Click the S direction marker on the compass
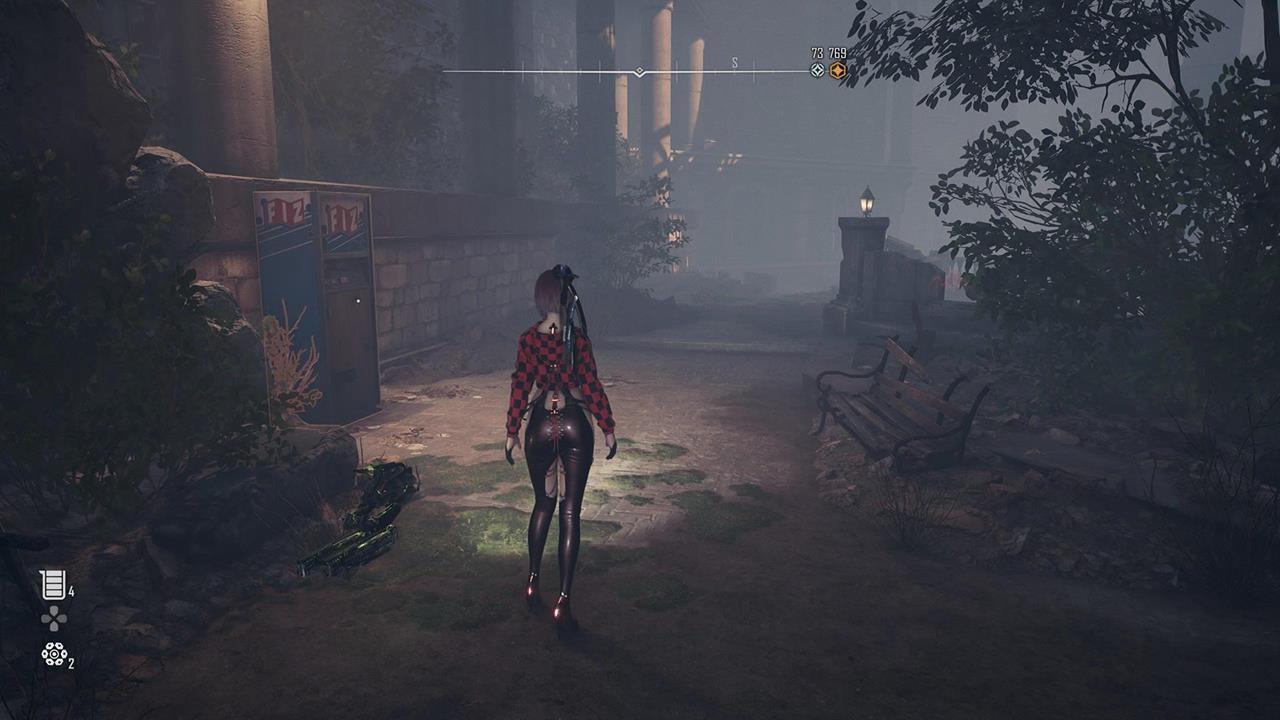Image resolution: width=1280 pixels, height=720 pixels. tap(735, 62)
